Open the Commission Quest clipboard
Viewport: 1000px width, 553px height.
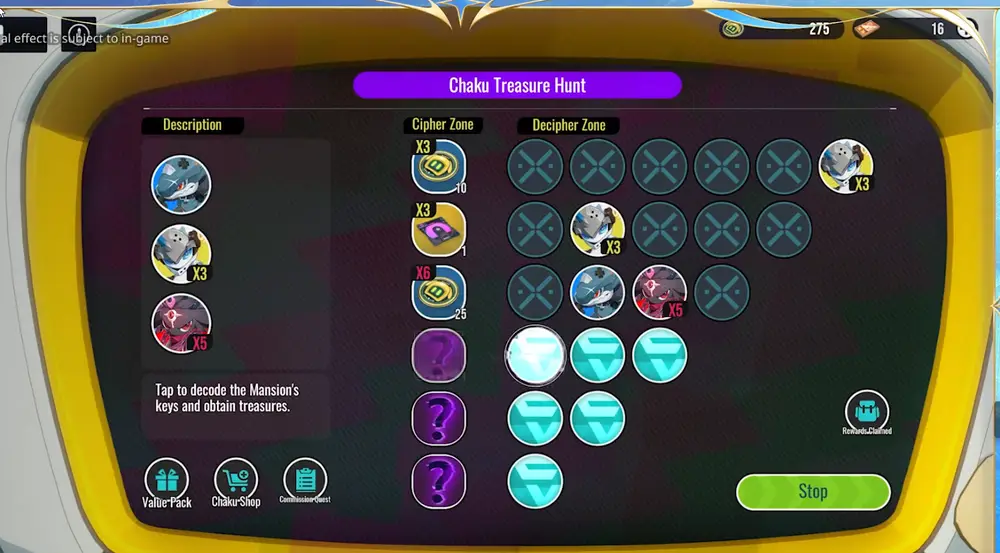coord(305,478)
